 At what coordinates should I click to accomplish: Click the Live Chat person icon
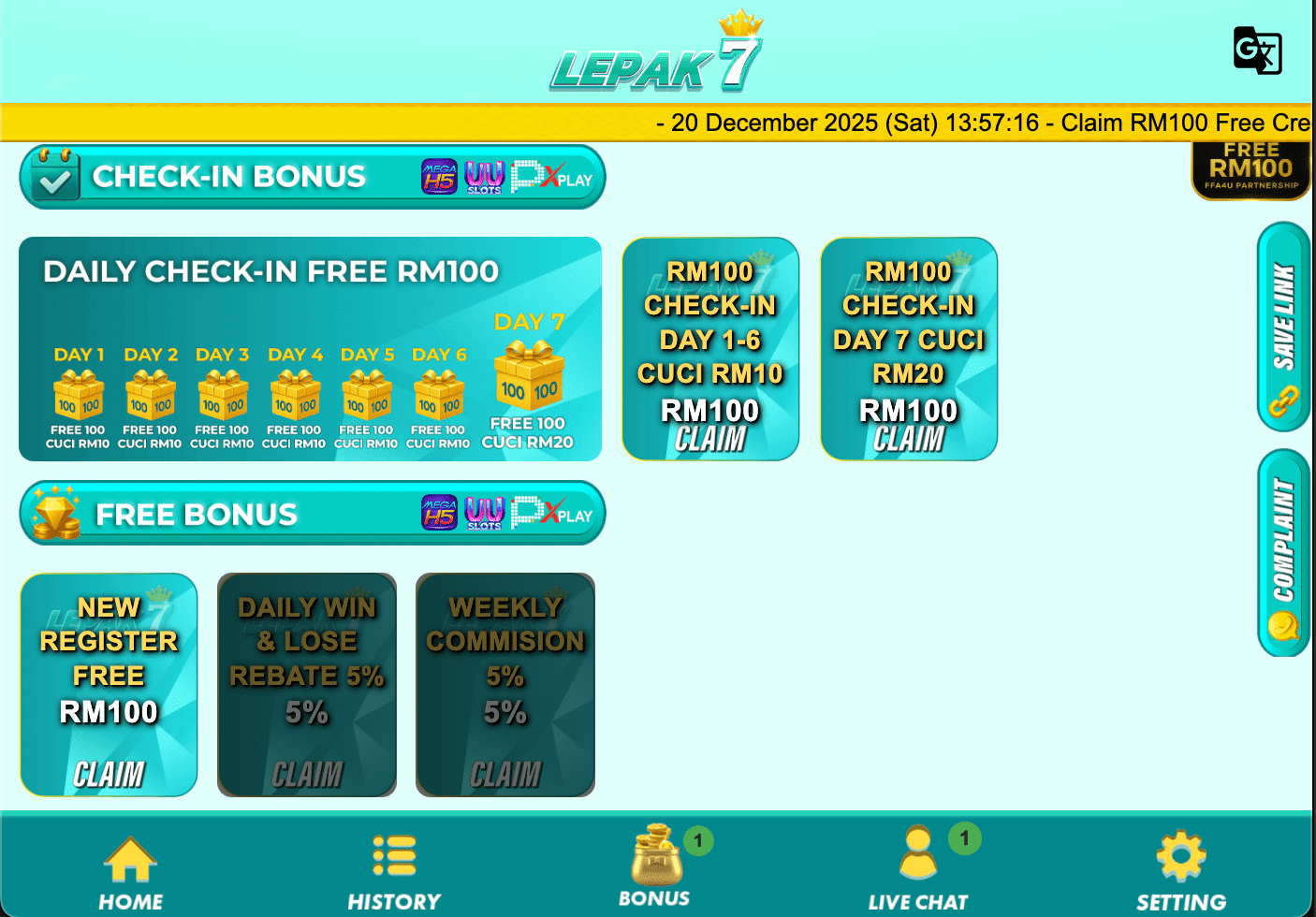coord(916,854)
